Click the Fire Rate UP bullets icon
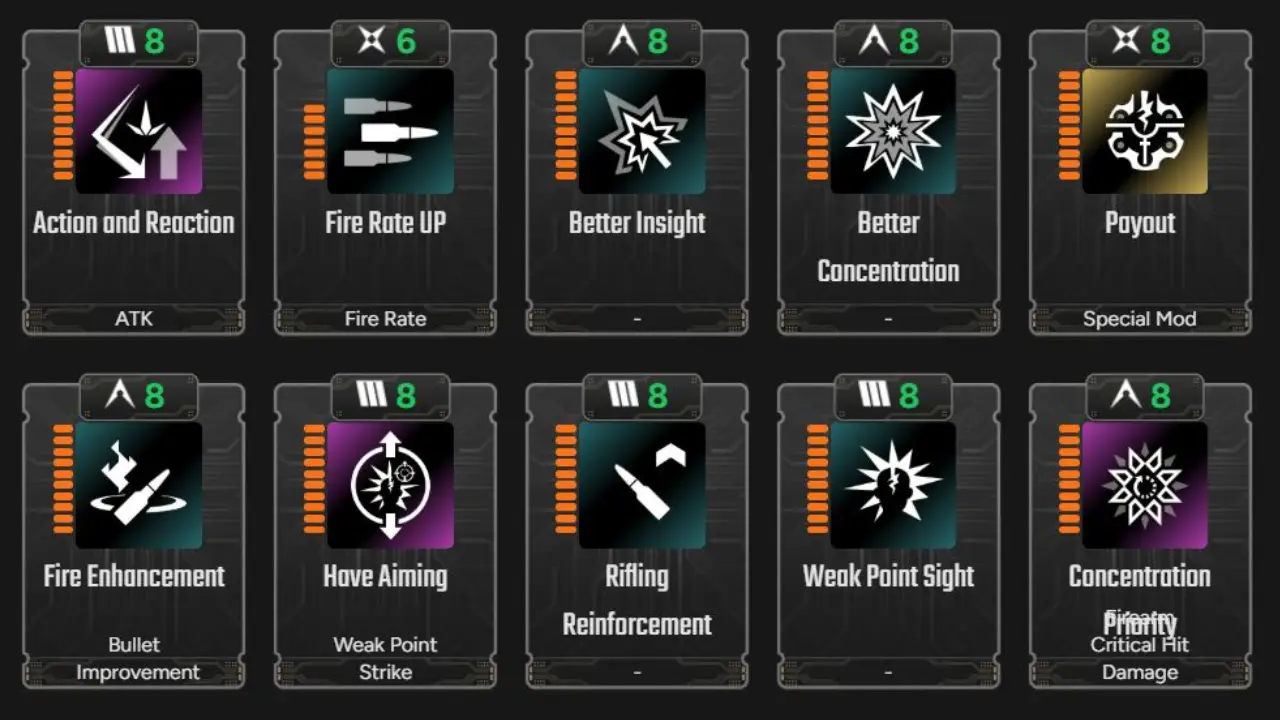Image resolution: width=1280 pixels, height=720 pixels. (x=388, y=131)
